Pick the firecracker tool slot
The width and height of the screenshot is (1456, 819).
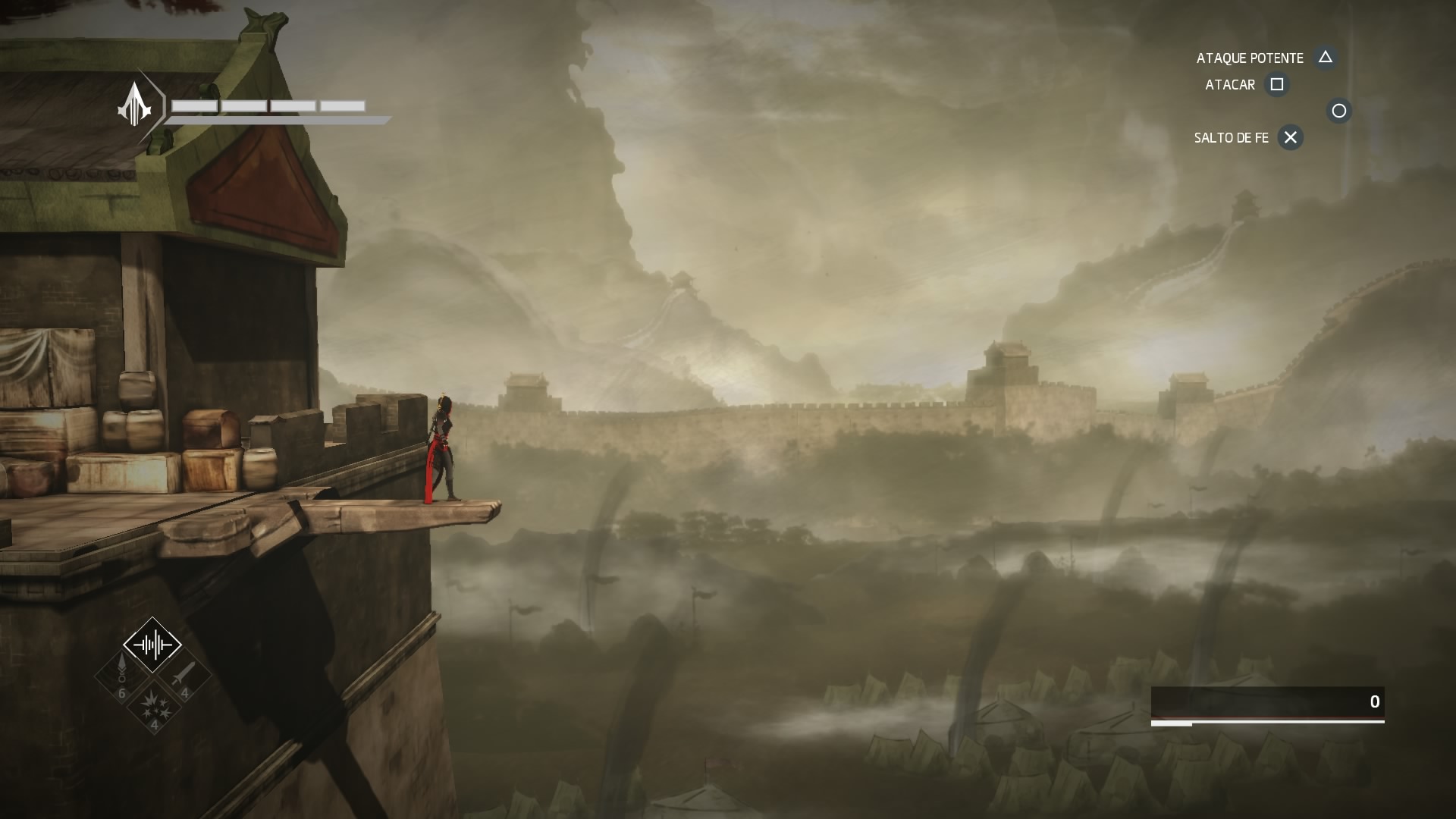point(154,705)
